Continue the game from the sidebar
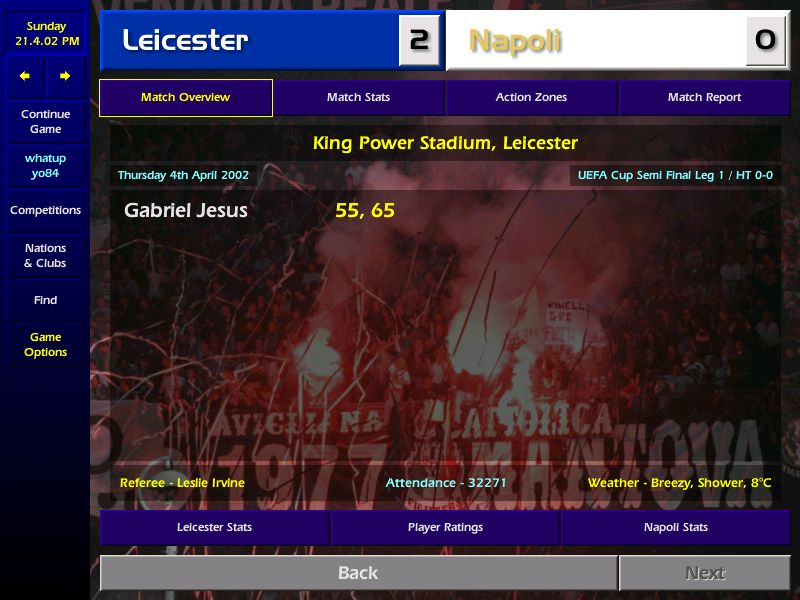This screenshot has height=600, width=800. point(45,122)
